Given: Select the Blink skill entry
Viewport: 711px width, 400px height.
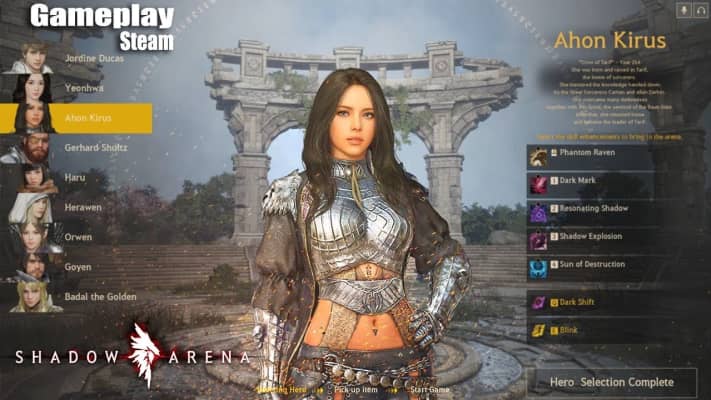Looking at the screenshot, I should 590,329.
